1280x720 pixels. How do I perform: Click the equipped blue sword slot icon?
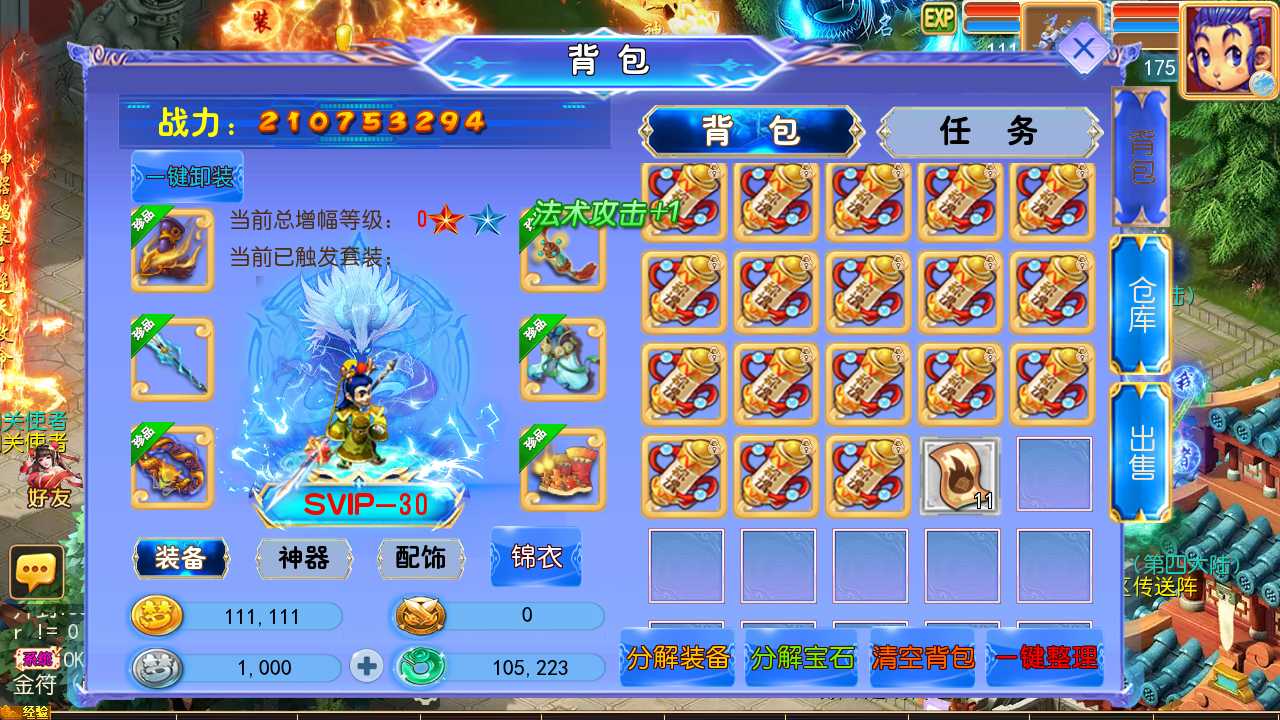pos(171,357)
